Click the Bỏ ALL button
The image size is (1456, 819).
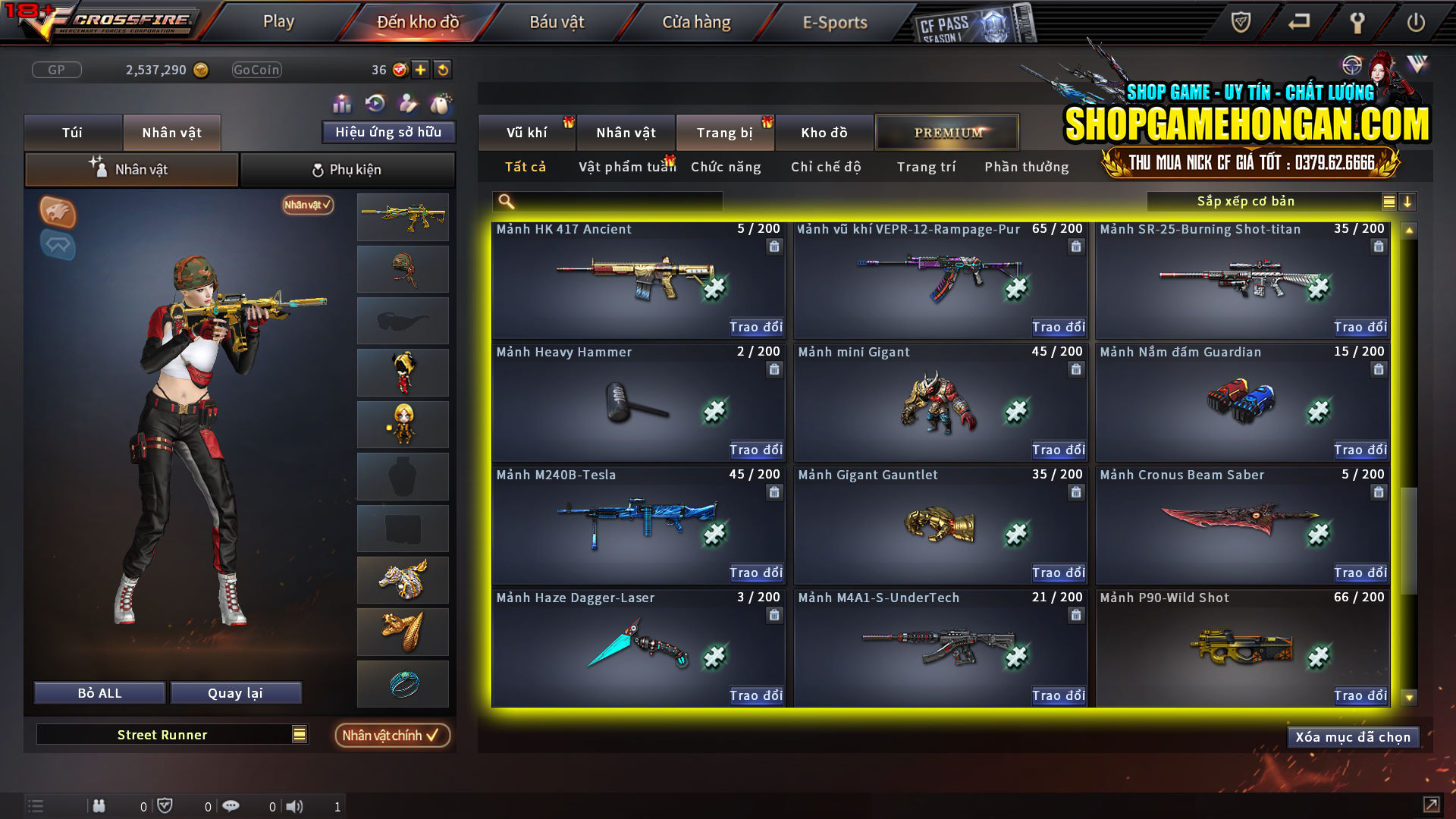(x=99, y=692)
